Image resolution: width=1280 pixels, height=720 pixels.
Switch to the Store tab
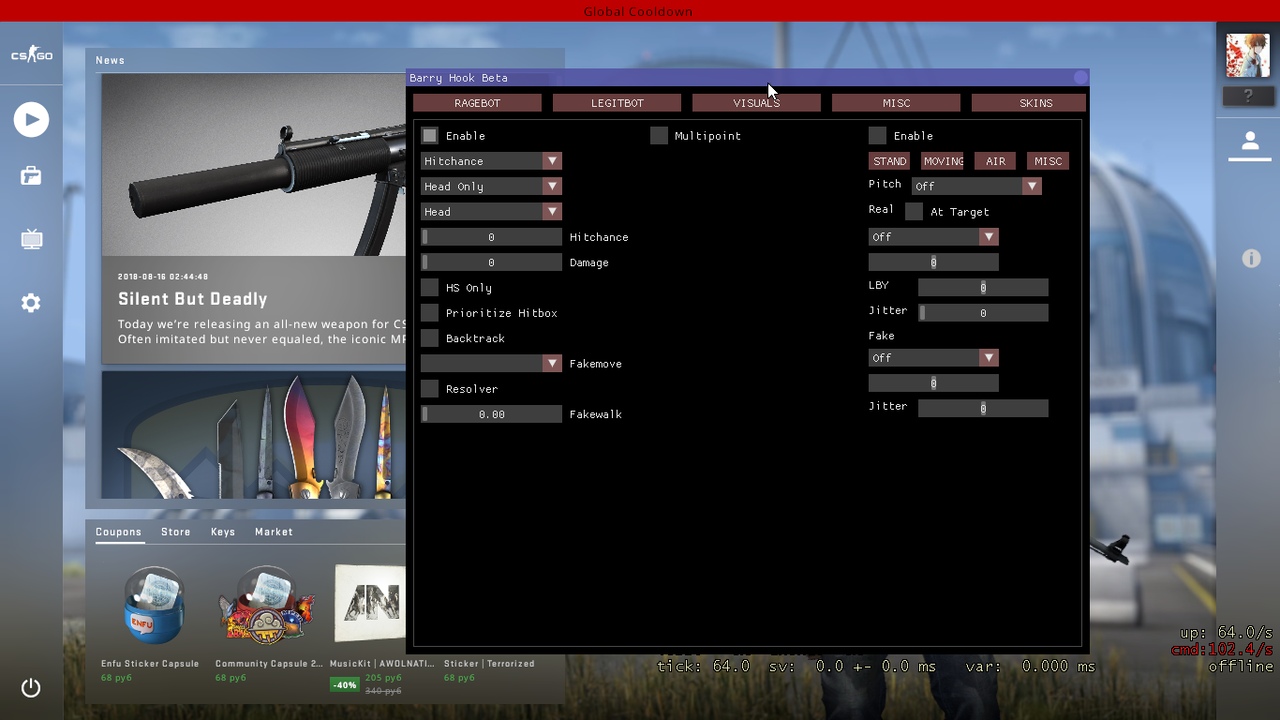tap(176, 532)
